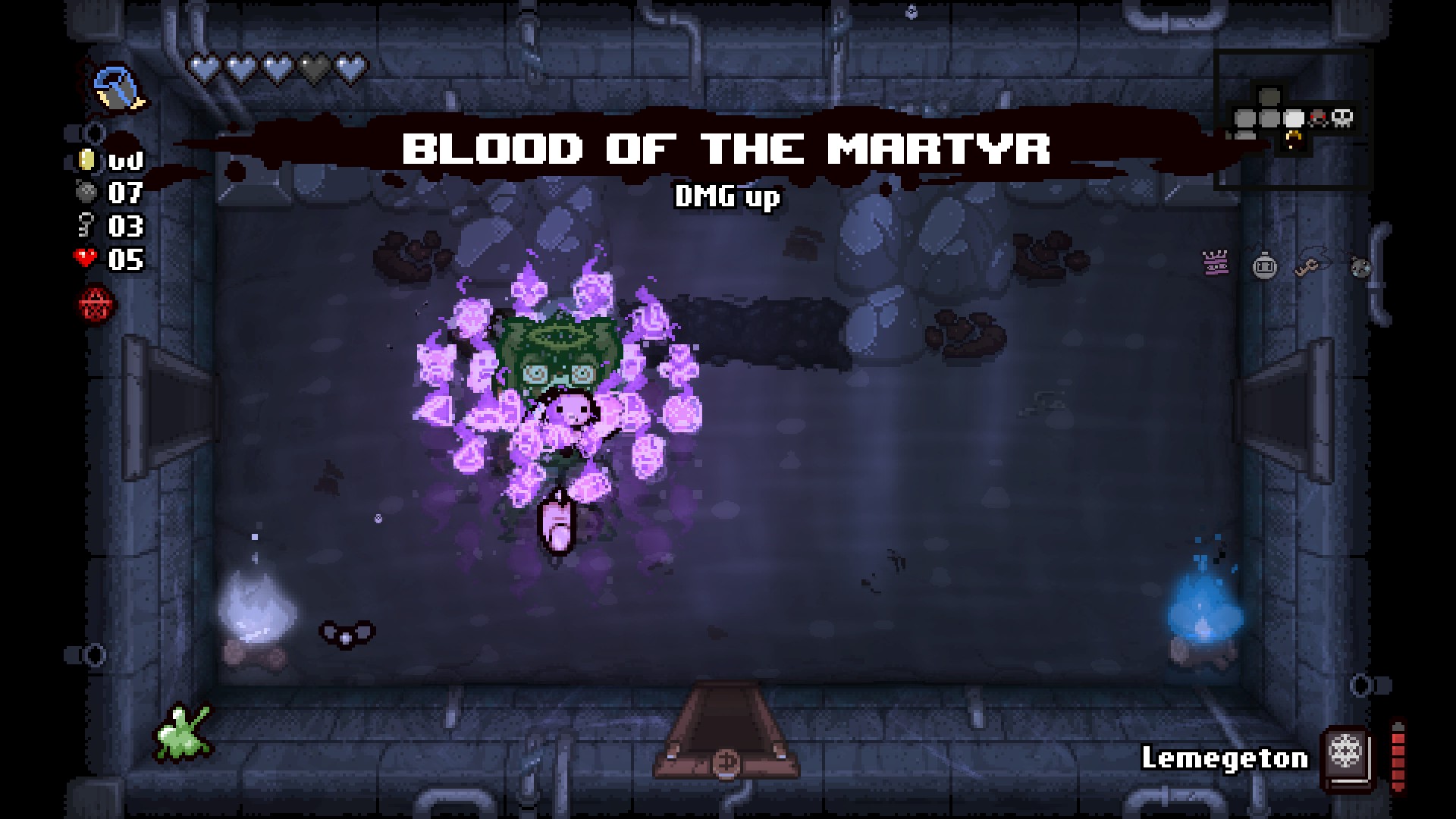
Task: Click the DMG up description text
Action: (726, 198)
